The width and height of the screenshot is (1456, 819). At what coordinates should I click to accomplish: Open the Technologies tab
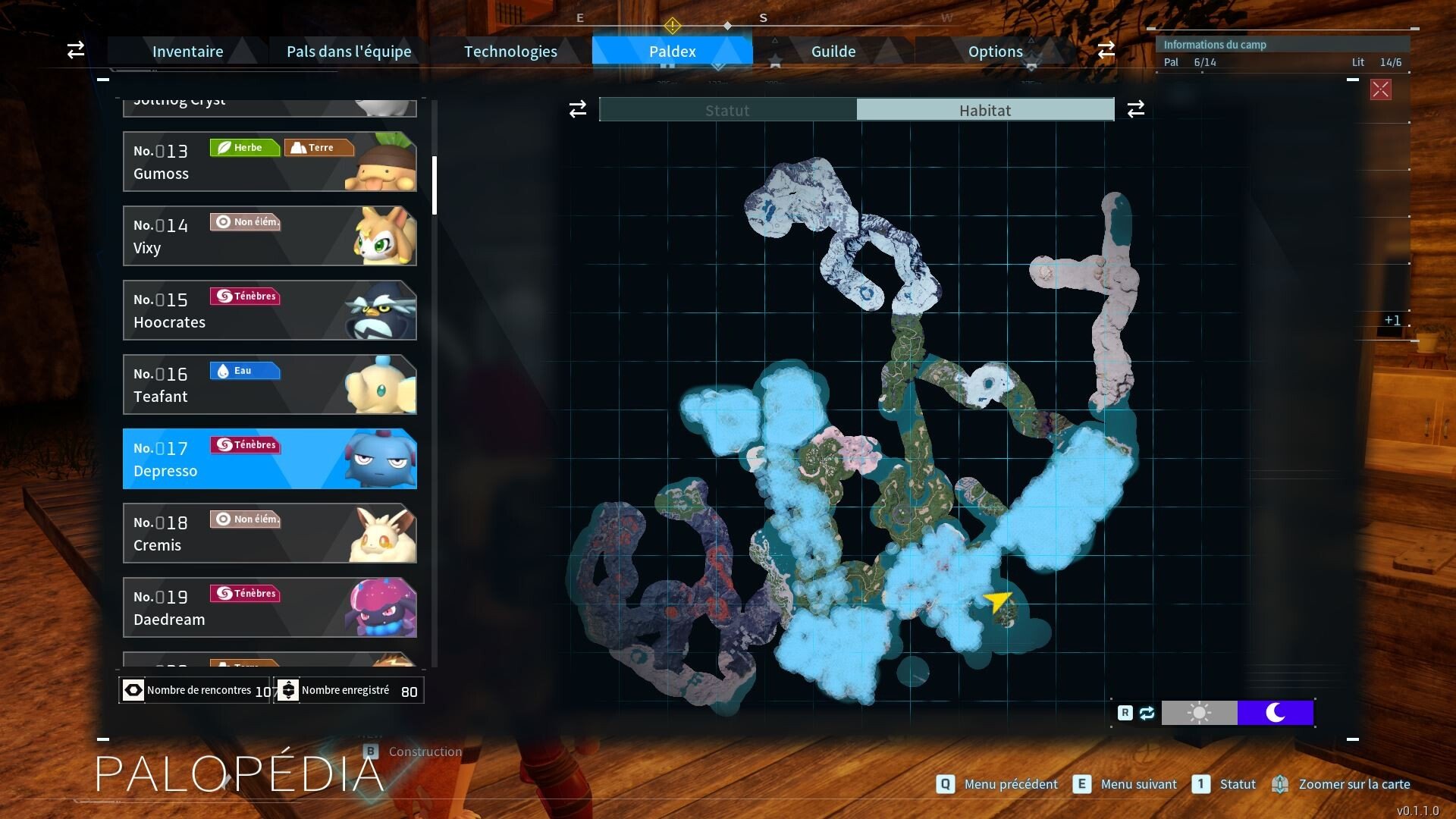pyautogui.click(x=510, y=52)
